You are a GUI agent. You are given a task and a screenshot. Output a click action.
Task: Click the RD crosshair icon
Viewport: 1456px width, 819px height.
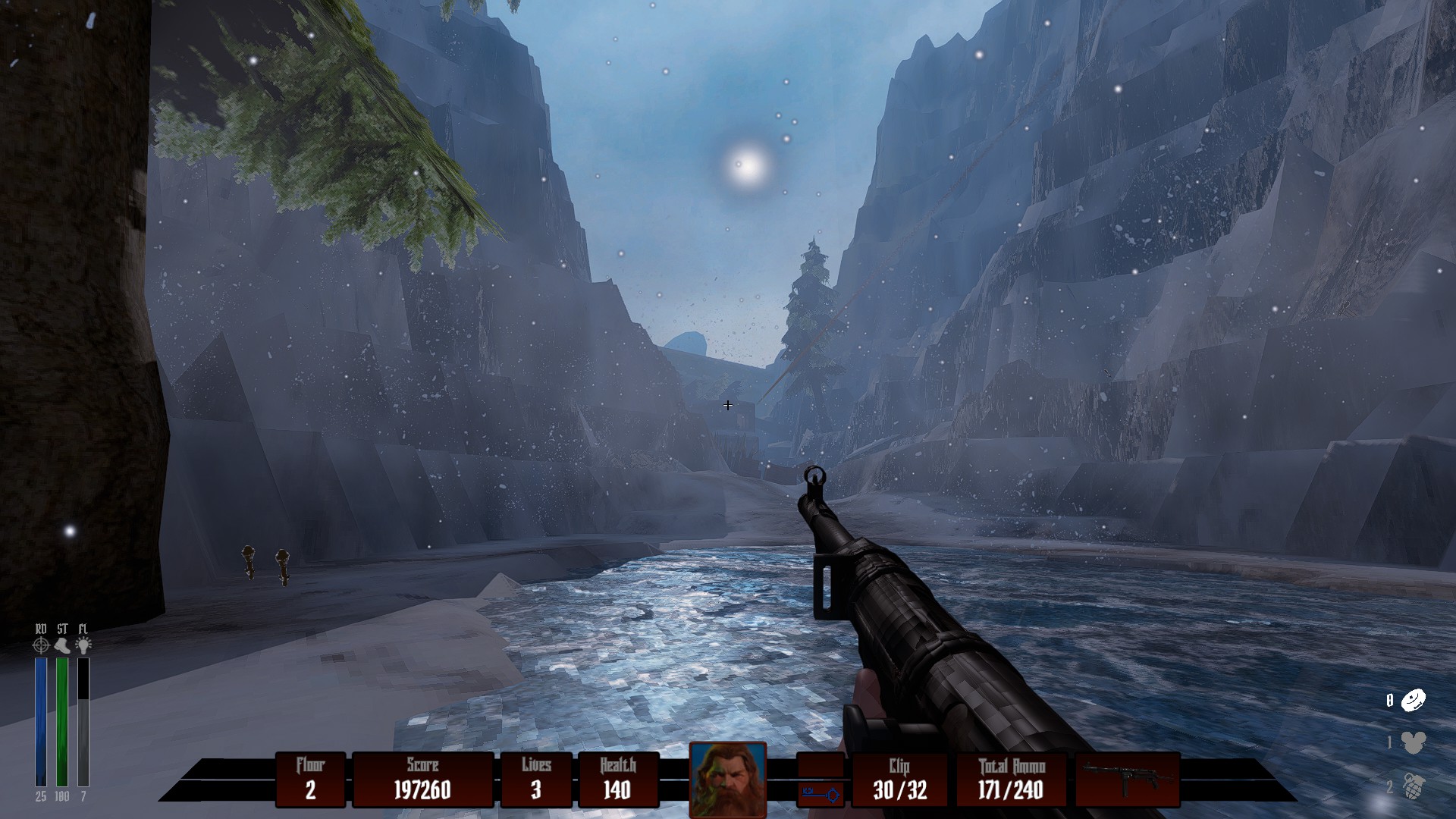[41, 645]
